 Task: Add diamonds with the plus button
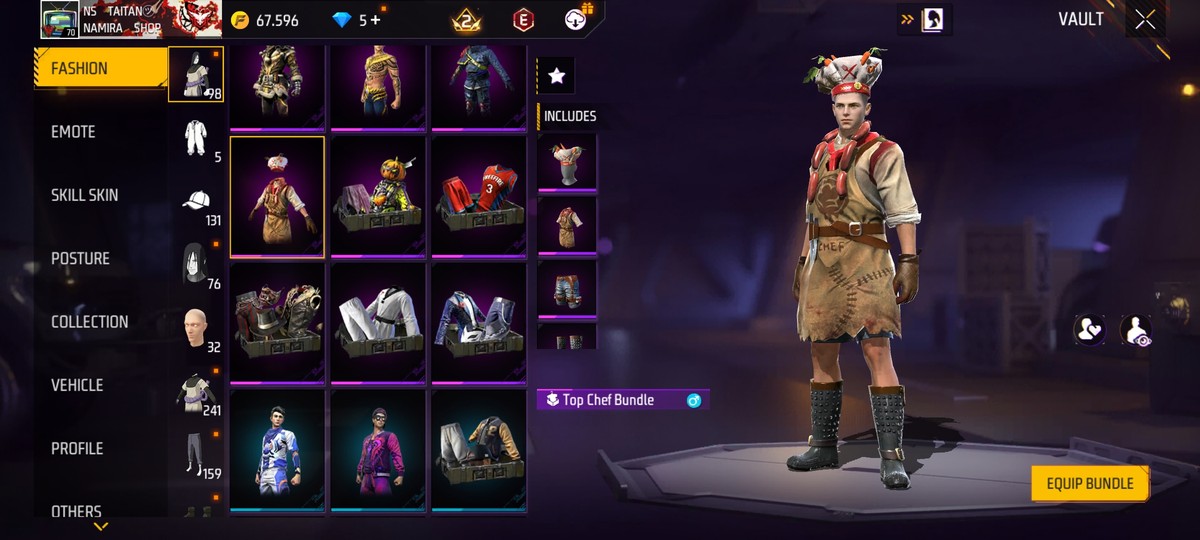pos(375,20)
